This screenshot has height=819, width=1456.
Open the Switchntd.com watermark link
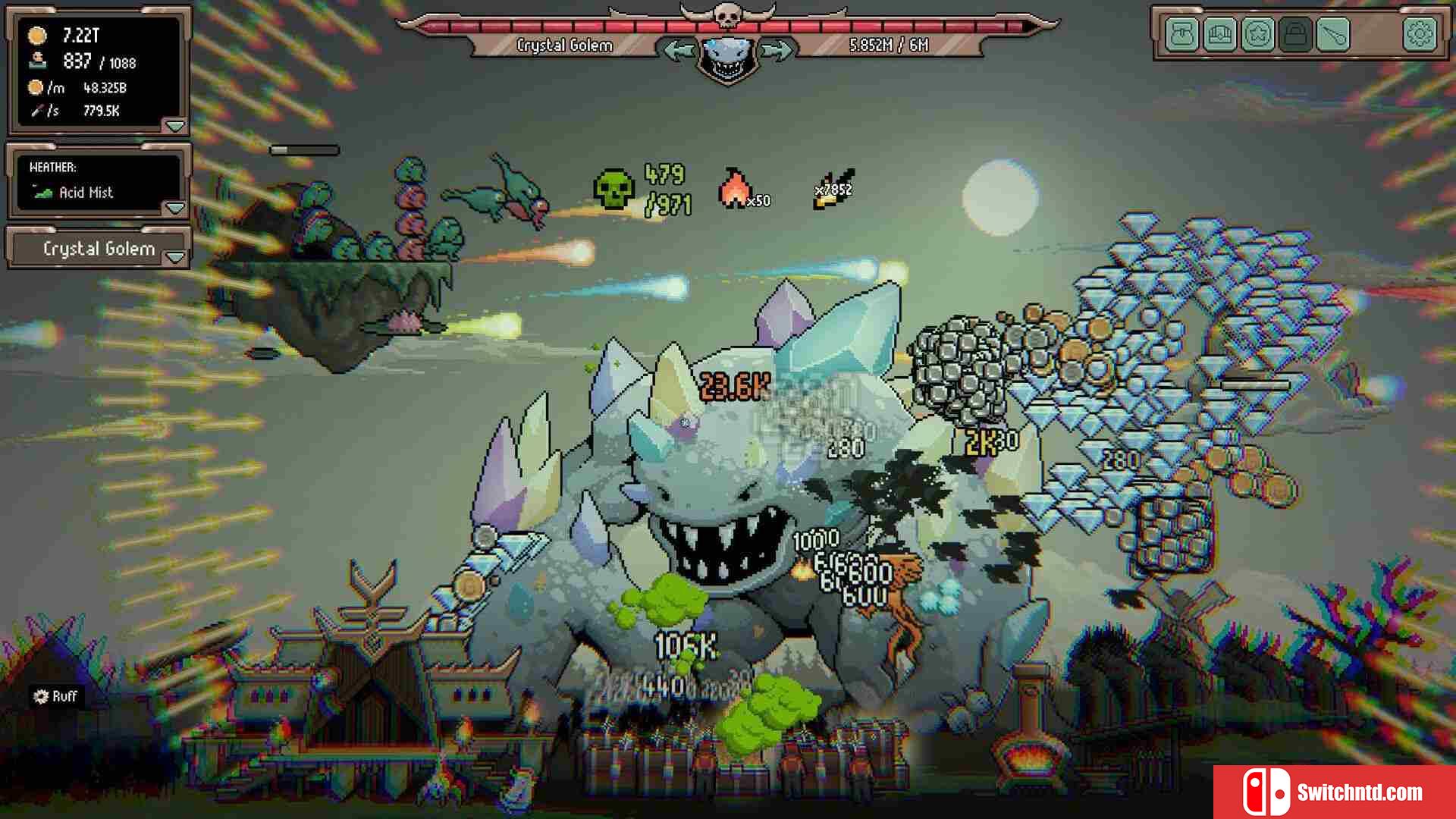click(x=1335, y=792)
